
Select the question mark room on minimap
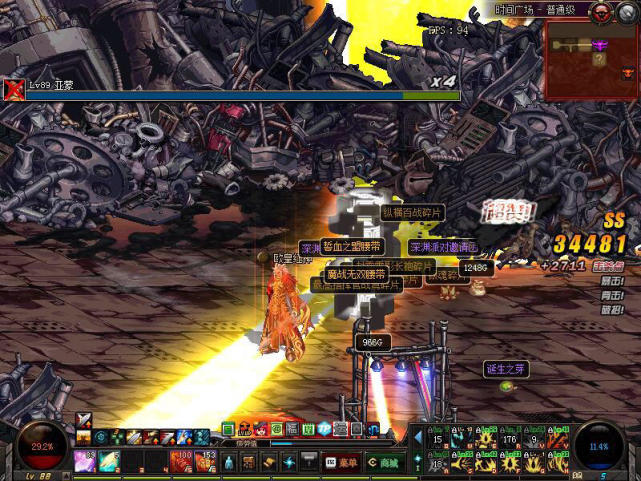pos(599,60)
